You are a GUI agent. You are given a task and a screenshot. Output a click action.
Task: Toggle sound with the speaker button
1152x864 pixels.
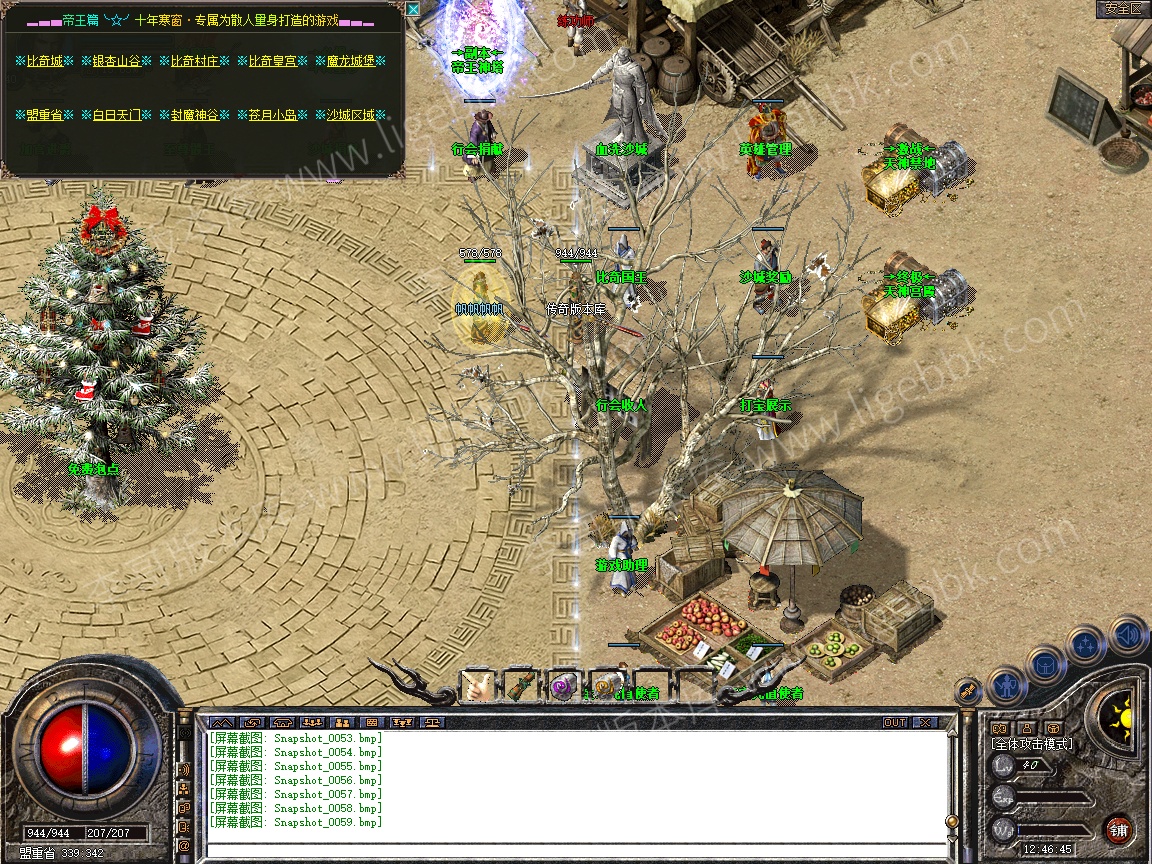point(1127,635)
